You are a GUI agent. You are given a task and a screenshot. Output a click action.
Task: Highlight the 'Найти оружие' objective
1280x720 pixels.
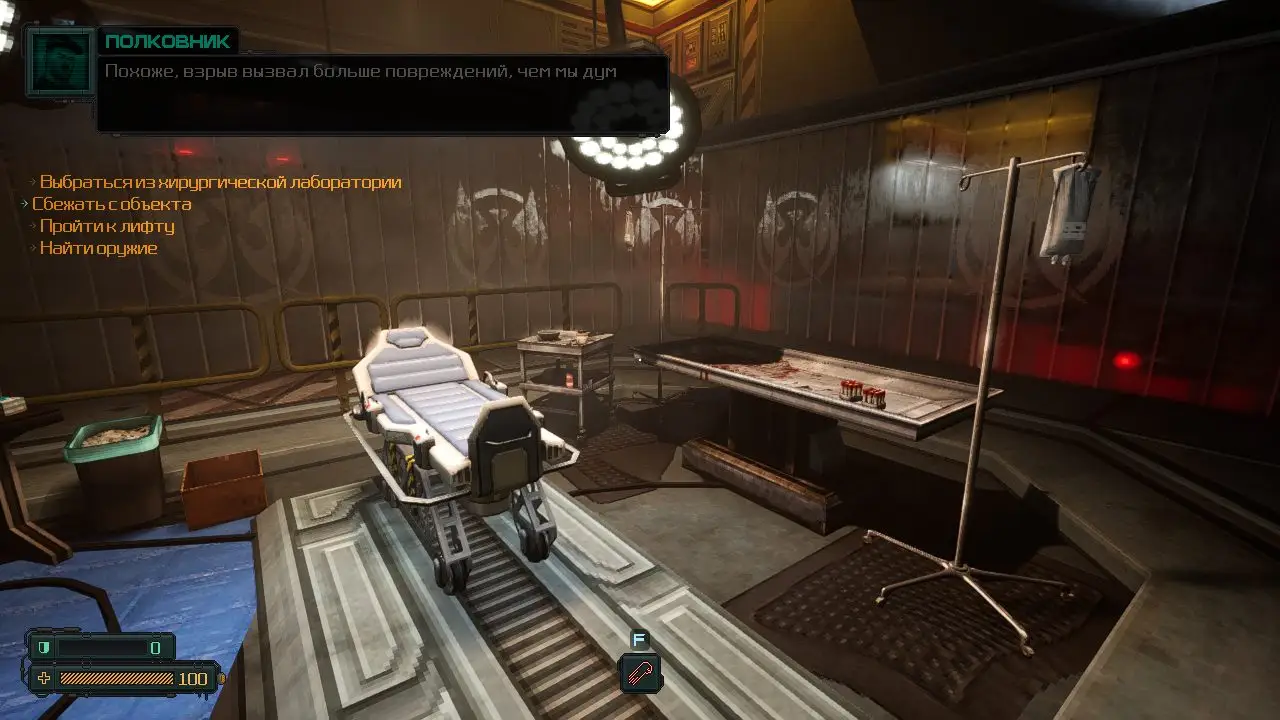tap(98, 248)
